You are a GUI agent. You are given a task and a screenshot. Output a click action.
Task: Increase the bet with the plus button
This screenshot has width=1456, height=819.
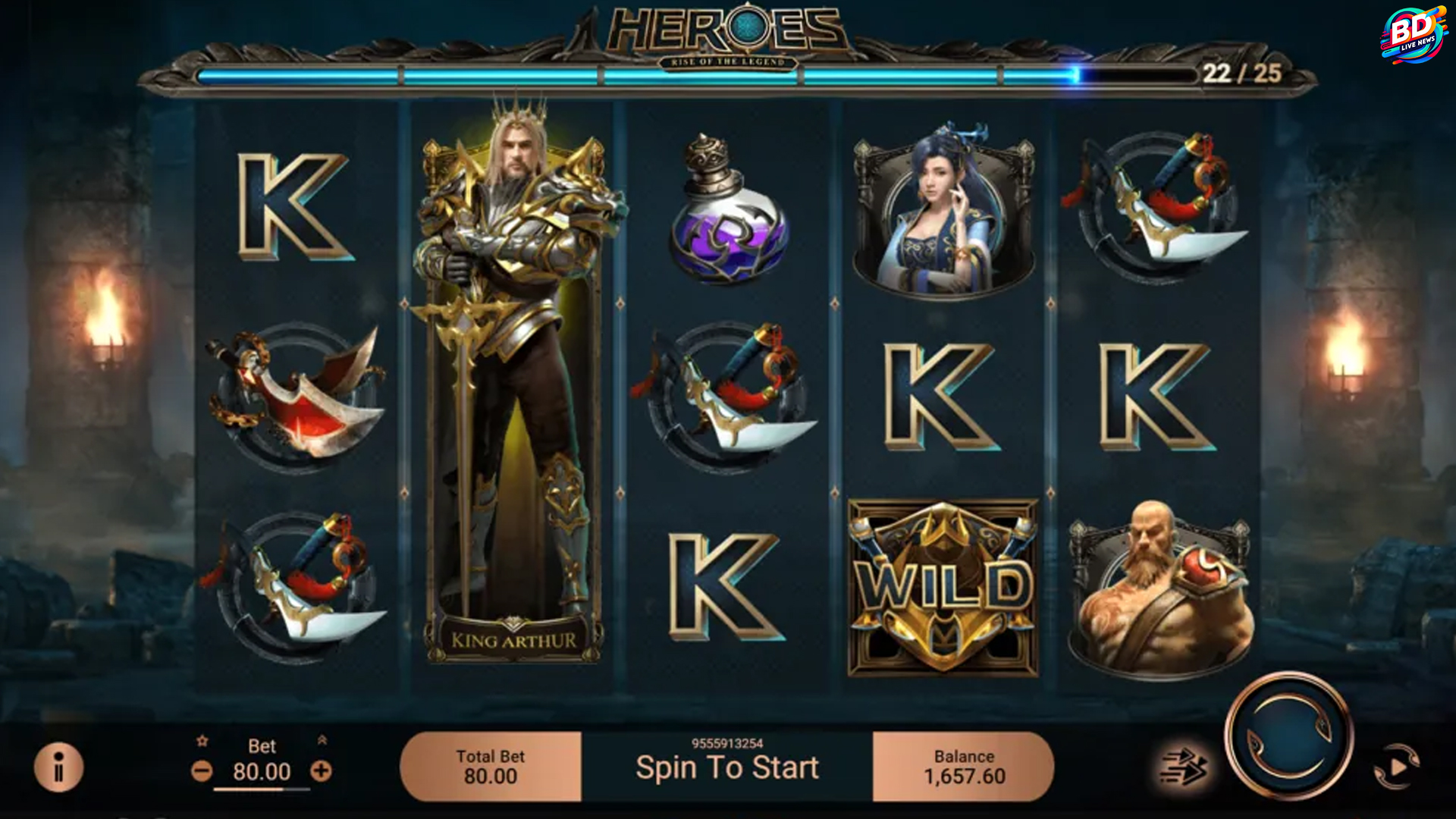tap(321, 771)
